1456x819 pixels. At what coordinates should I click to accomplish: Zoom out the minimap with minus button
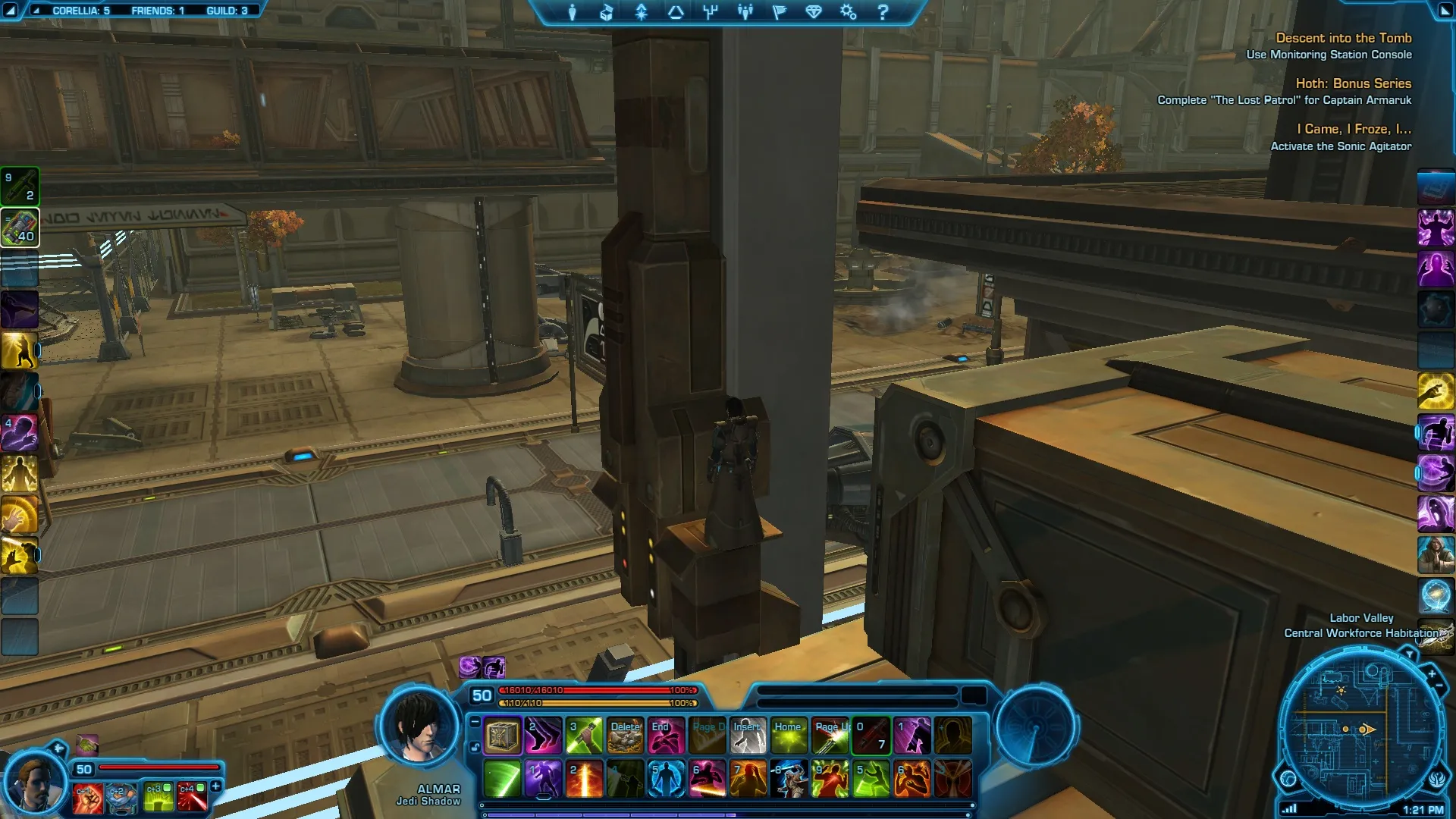(x=1439, y=686)
